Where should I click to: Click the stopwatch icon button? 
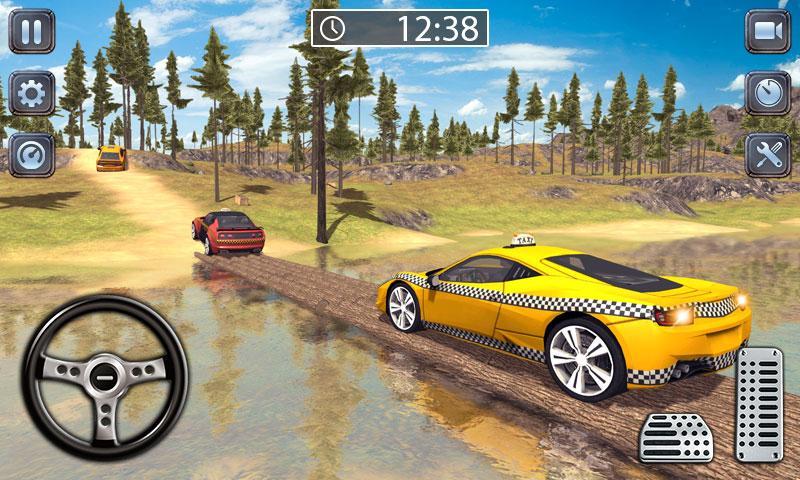click(767, 93)
